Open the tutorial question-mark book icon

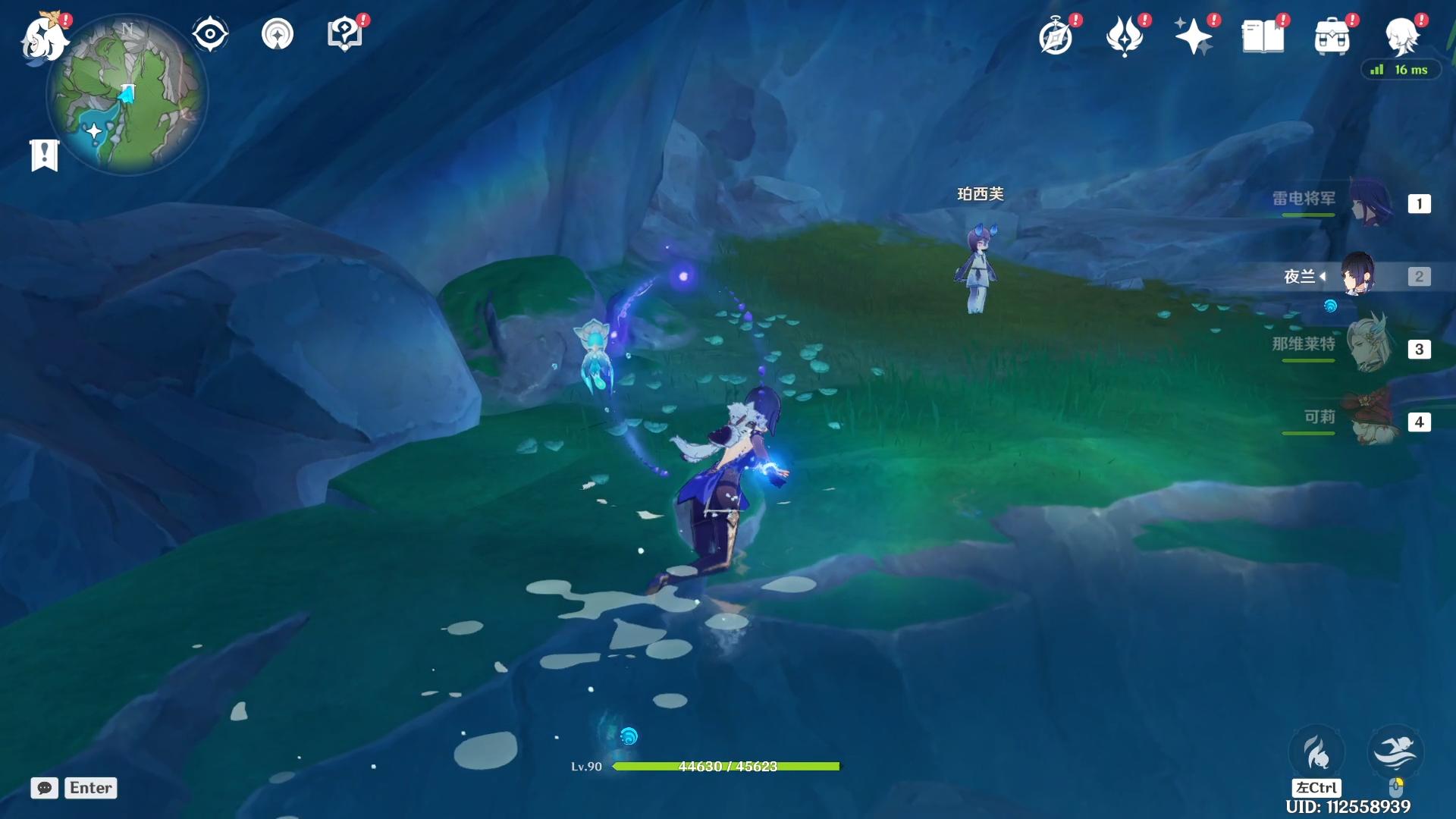(345, 34)
